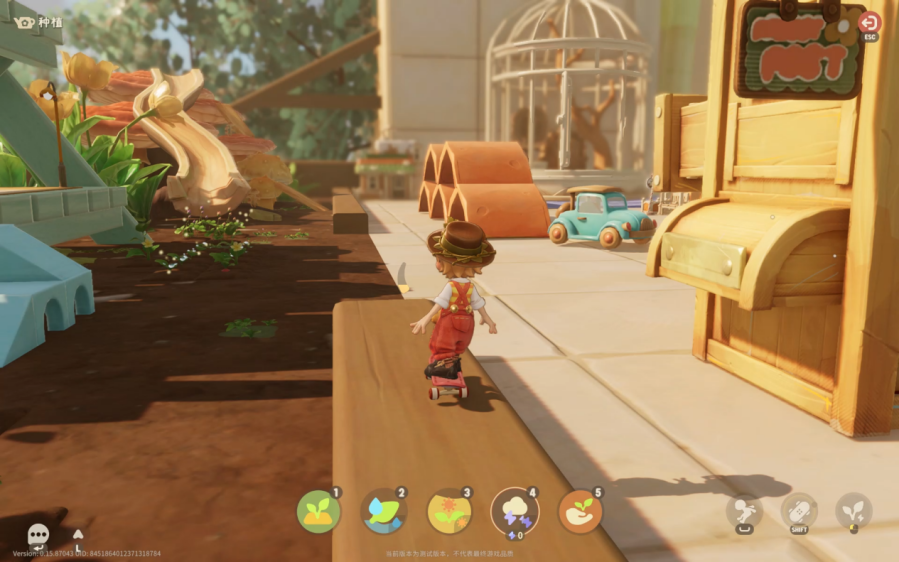Open the chat speech bubble
The height and width of the screenshot is (562, 899).
point(39,535)
